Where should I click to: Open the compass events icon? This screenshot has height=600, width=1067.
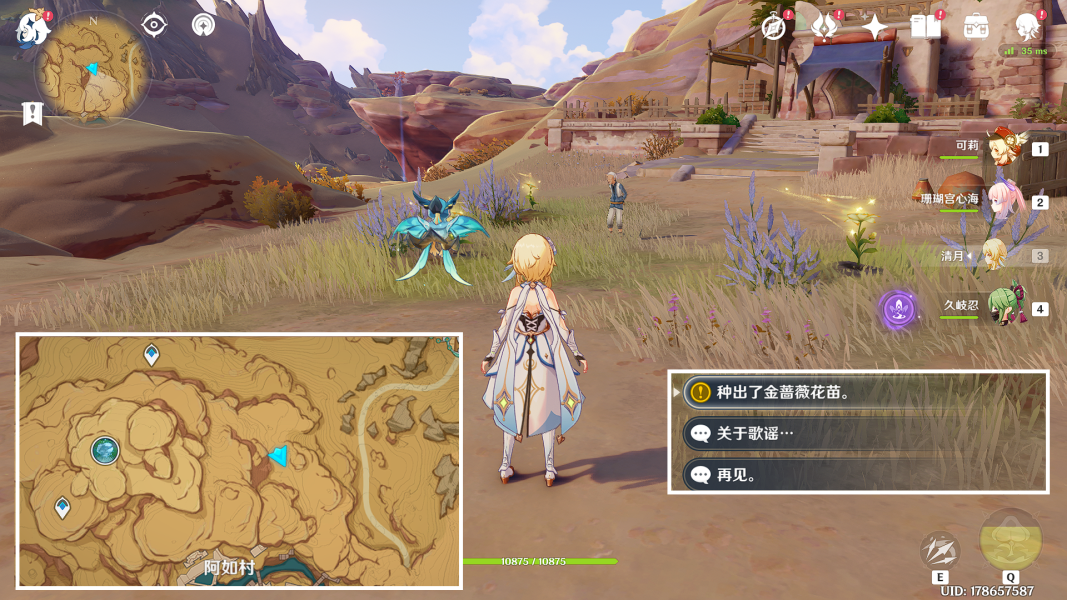[x=773, y=27]
